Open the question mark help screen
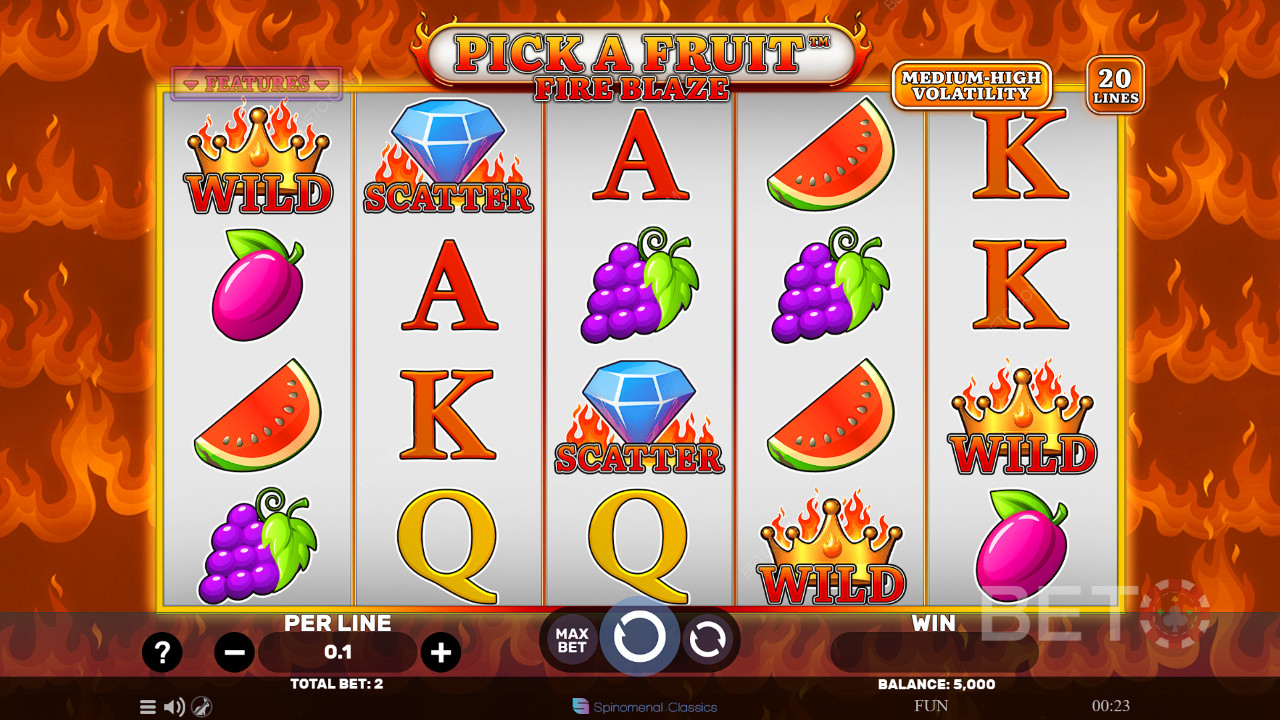 (x=162, y=653)
